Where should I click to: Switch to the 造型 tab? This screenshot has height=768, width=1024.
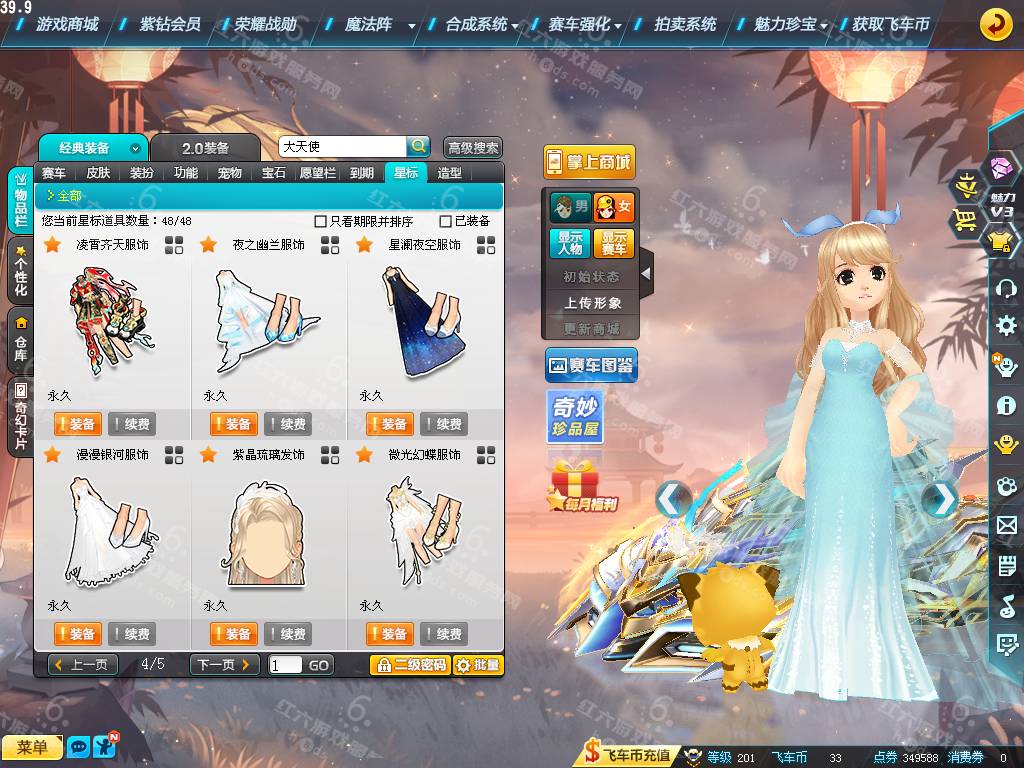coord(450,173)
